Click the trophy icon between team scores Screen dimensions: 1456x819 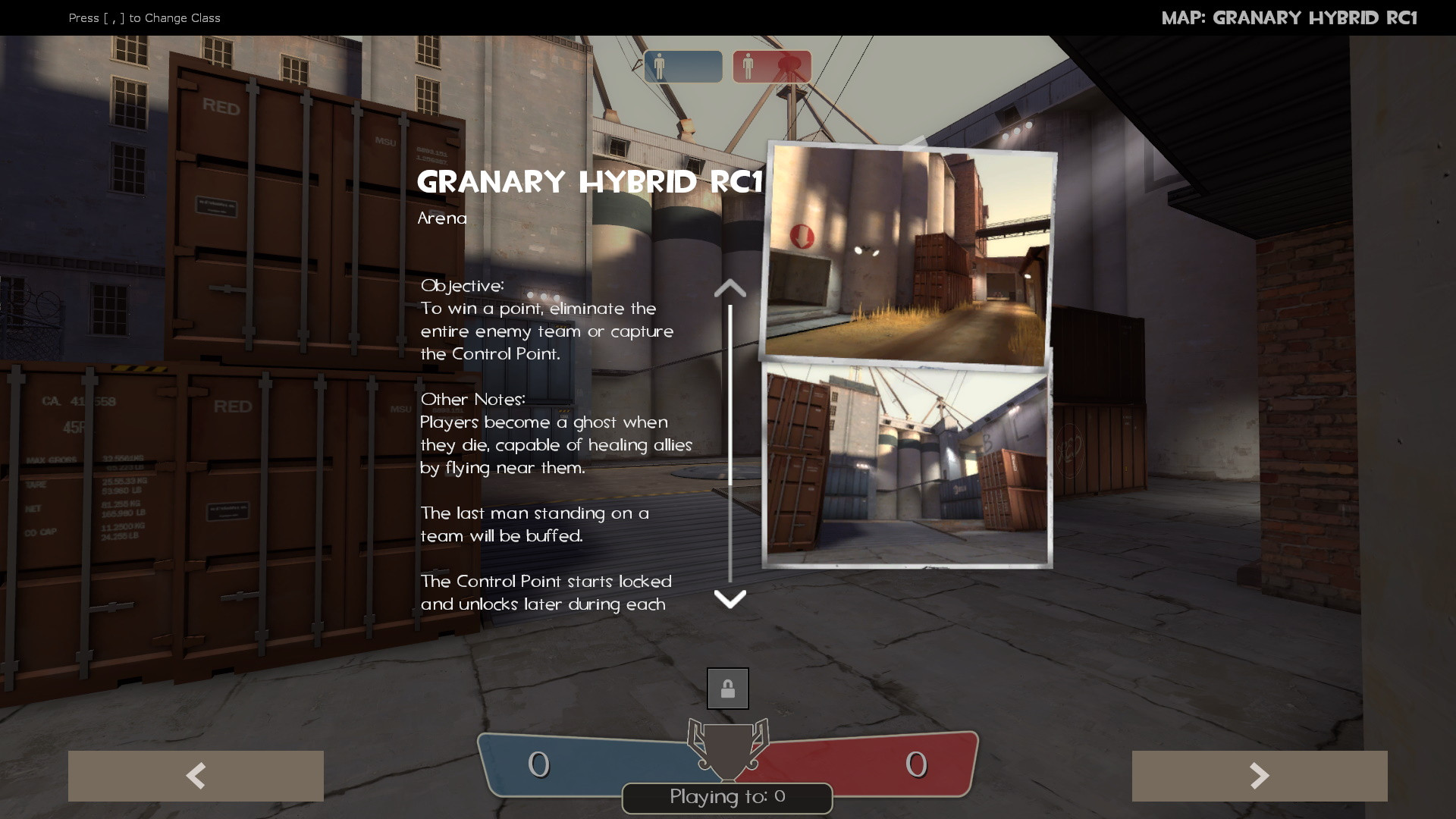coord(727,747)
